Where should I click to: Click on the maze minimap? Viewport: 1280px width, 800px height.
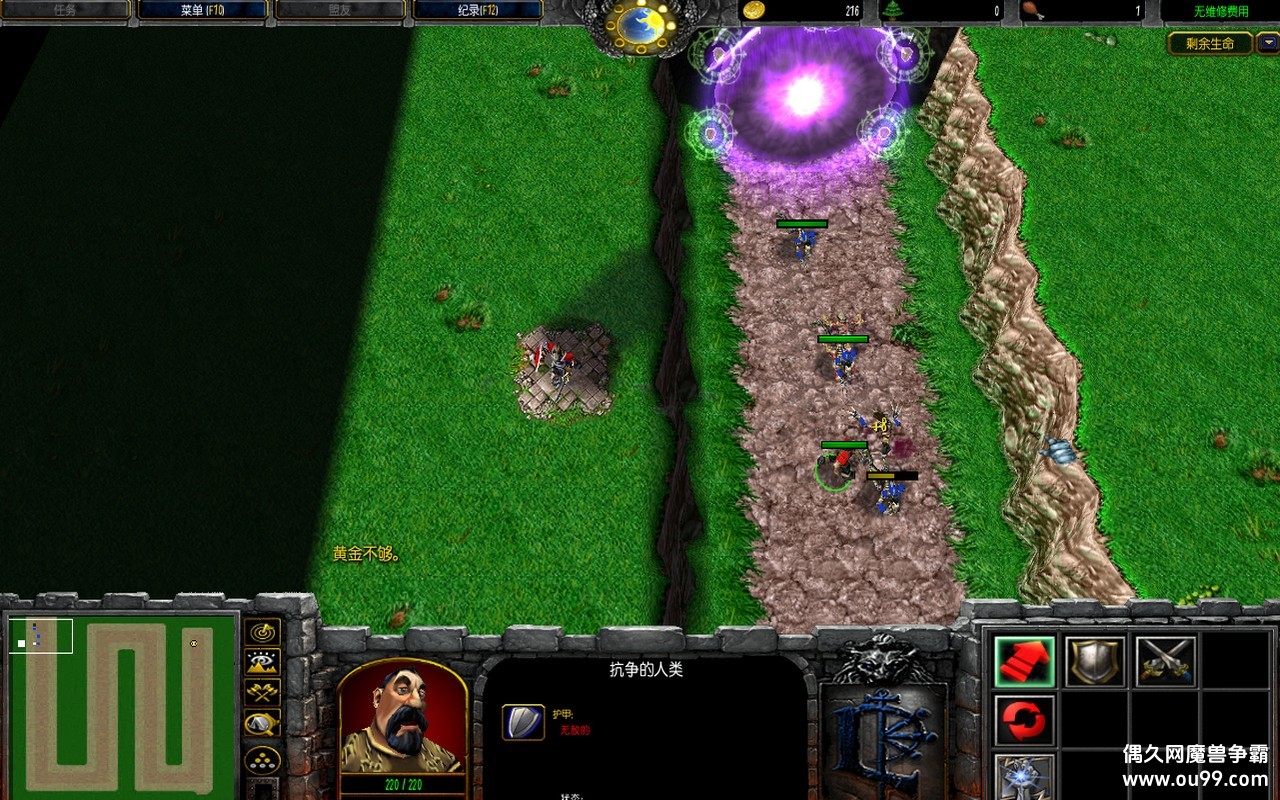[x=120, y=705]
